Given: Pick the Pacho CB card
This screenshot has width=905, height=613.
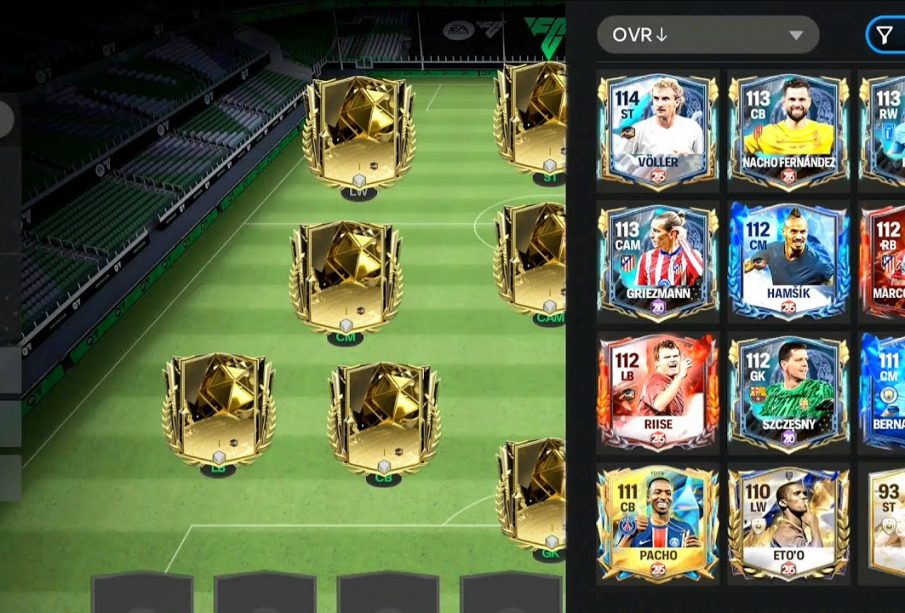Looking at the screenshot, I should 657,524.
